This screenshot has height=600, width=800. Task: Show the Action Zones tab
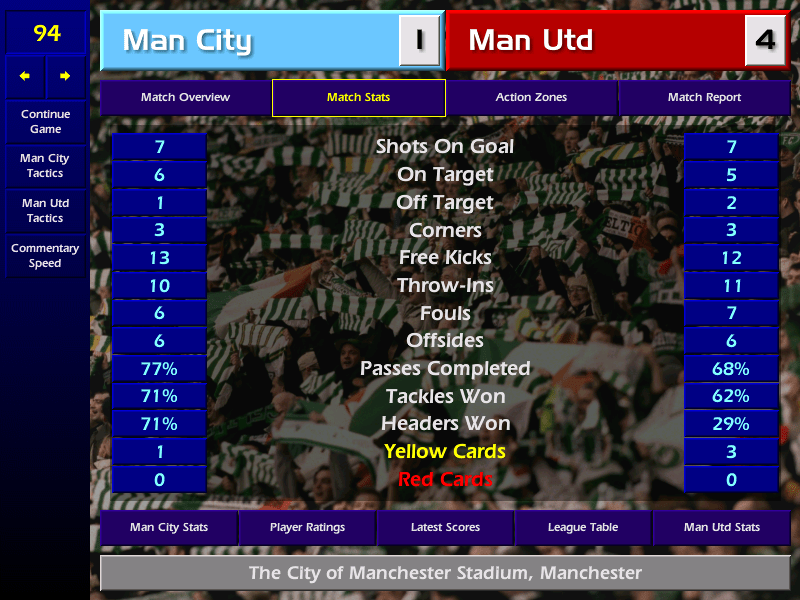coord(531,98)
